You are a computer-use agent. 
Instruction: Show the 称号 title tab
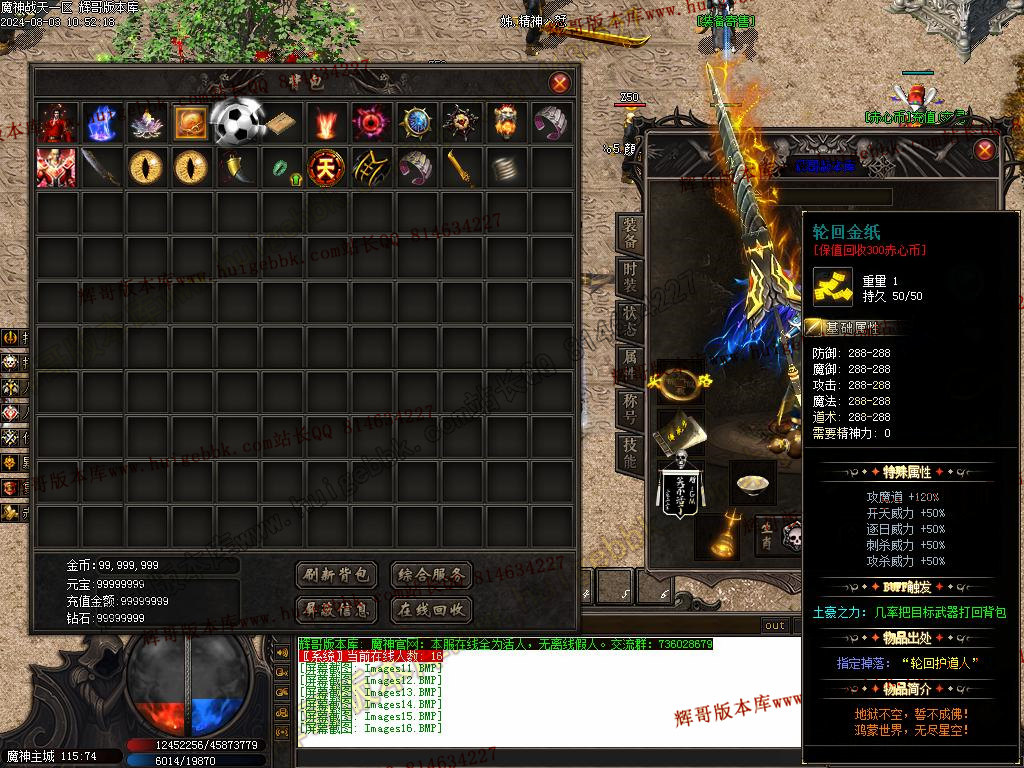[630, 410]
